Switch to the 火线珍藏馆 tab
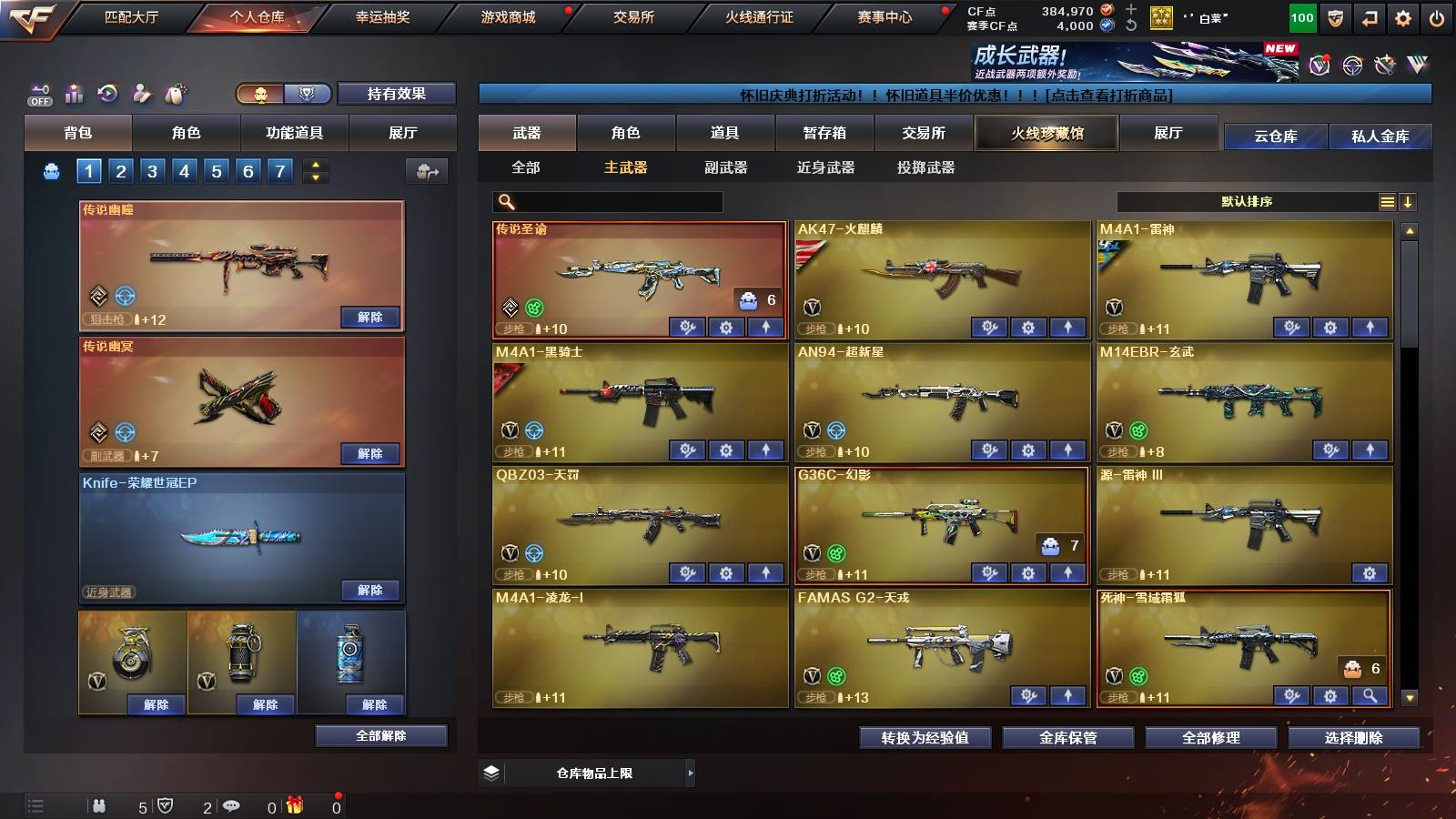The image size is (1456, 819). tap(1046, 133)
